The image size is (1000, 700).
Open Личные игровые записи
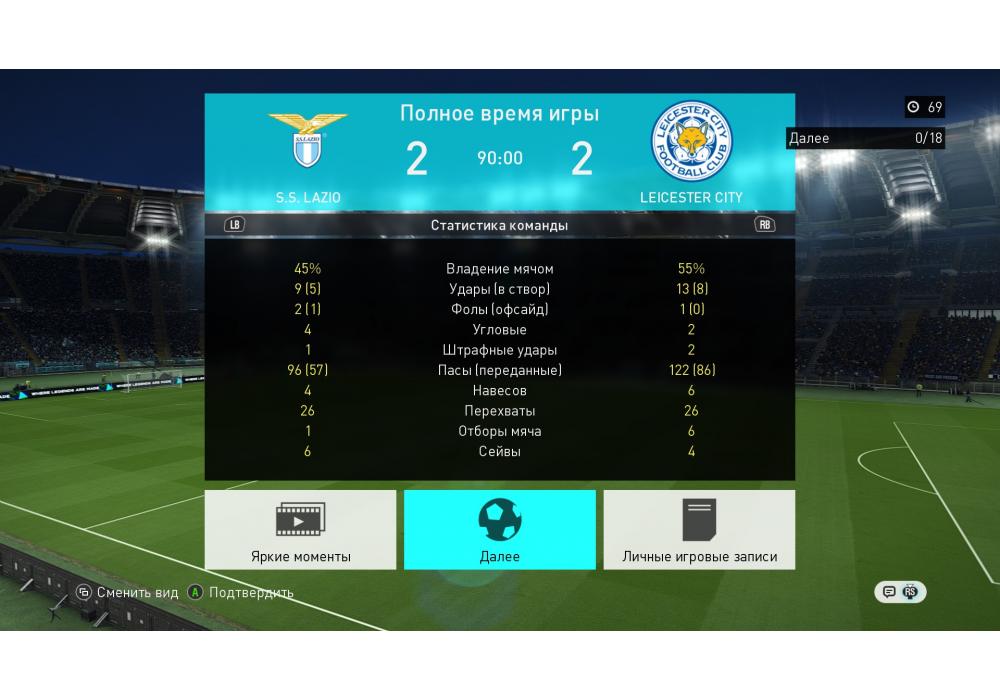699,530
